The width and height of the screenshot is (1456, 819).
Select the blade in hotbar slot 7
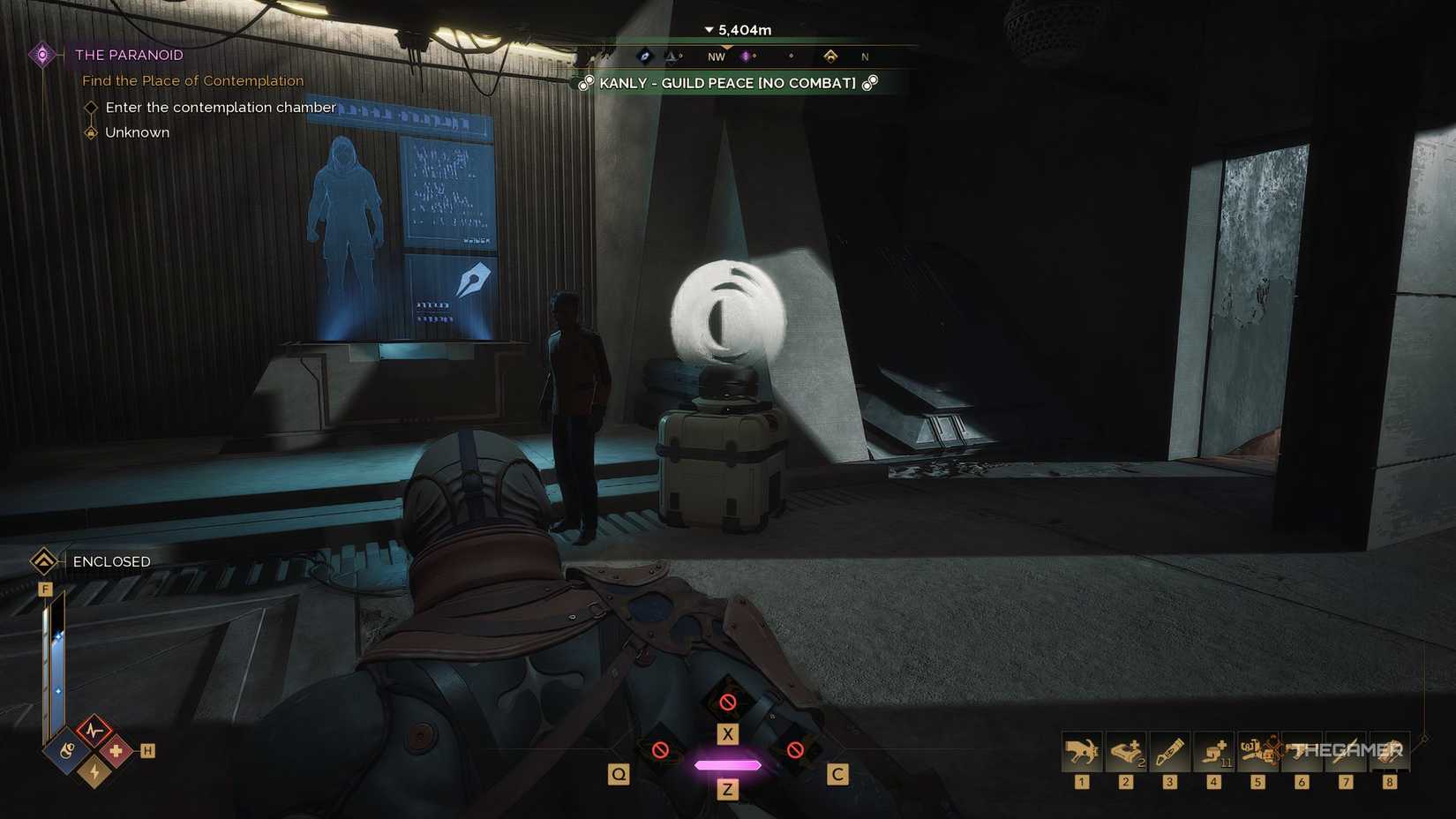coord(1346,751)
